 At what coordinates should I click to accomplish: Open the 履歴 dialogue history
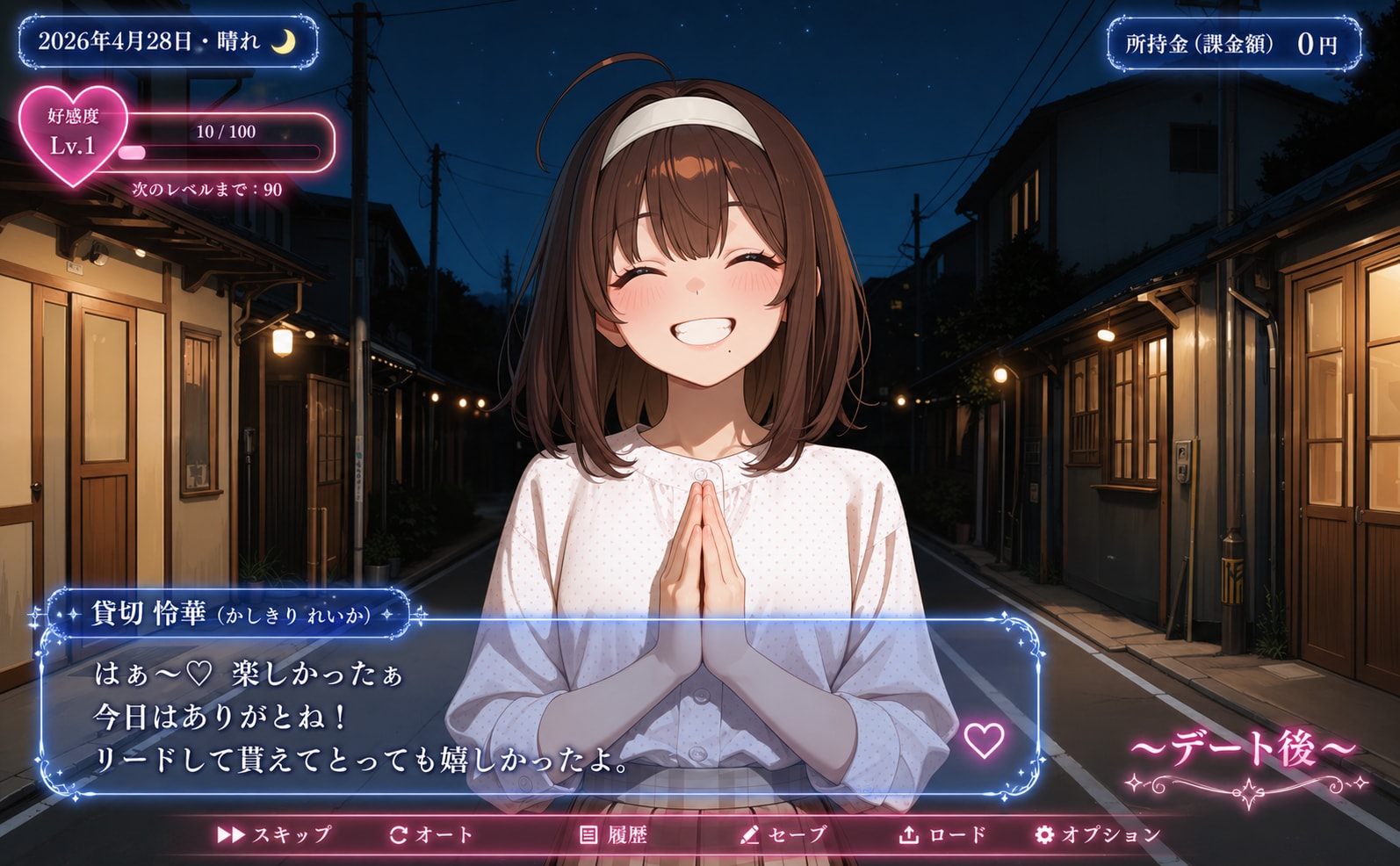[614, 834]
